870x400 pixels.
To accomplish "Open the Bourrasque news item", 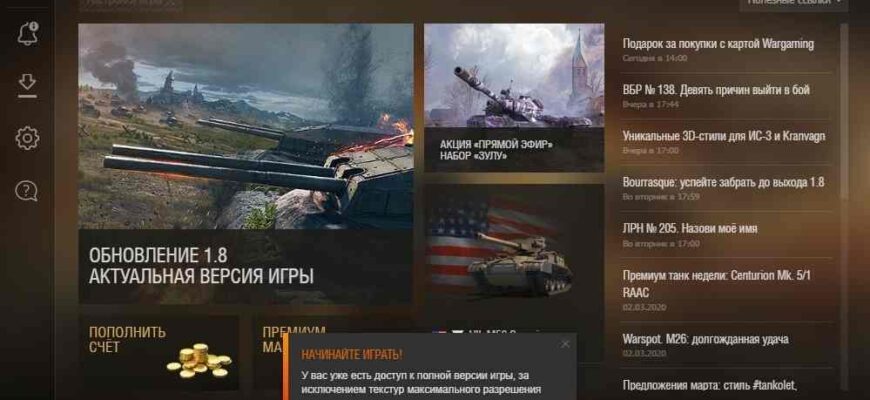I will pyautogui.click(x=723, y=182).
